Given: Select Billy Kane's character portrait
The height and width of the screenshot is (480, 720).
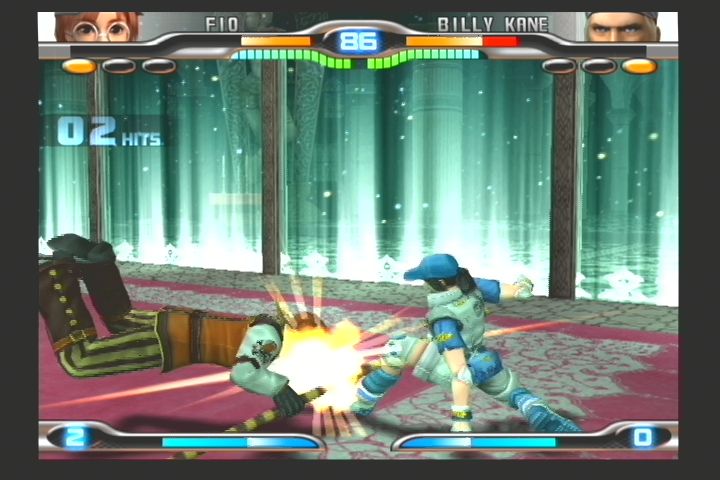Looking at the screenshot, I should tap(622, 27).
